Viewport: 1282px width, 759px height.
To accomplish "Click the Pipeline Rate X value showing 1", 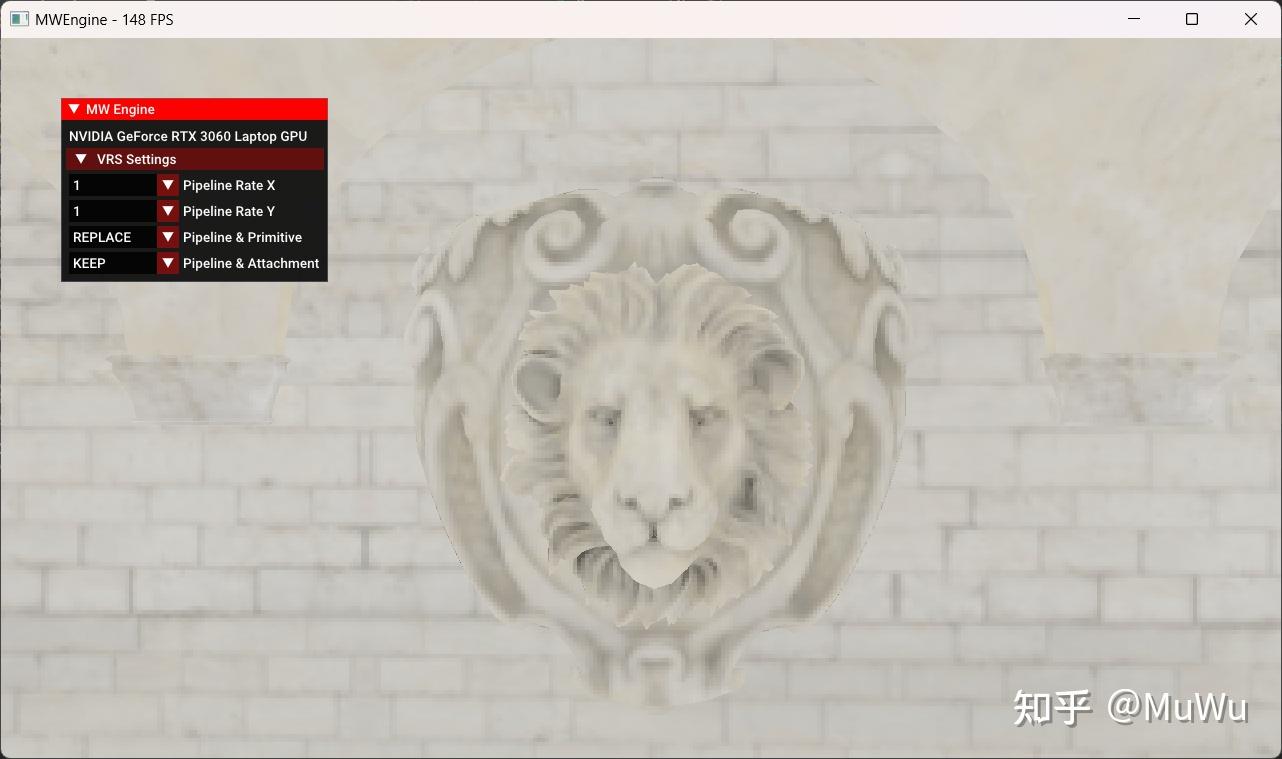I will pyautogui.click(x=110, y=185).
